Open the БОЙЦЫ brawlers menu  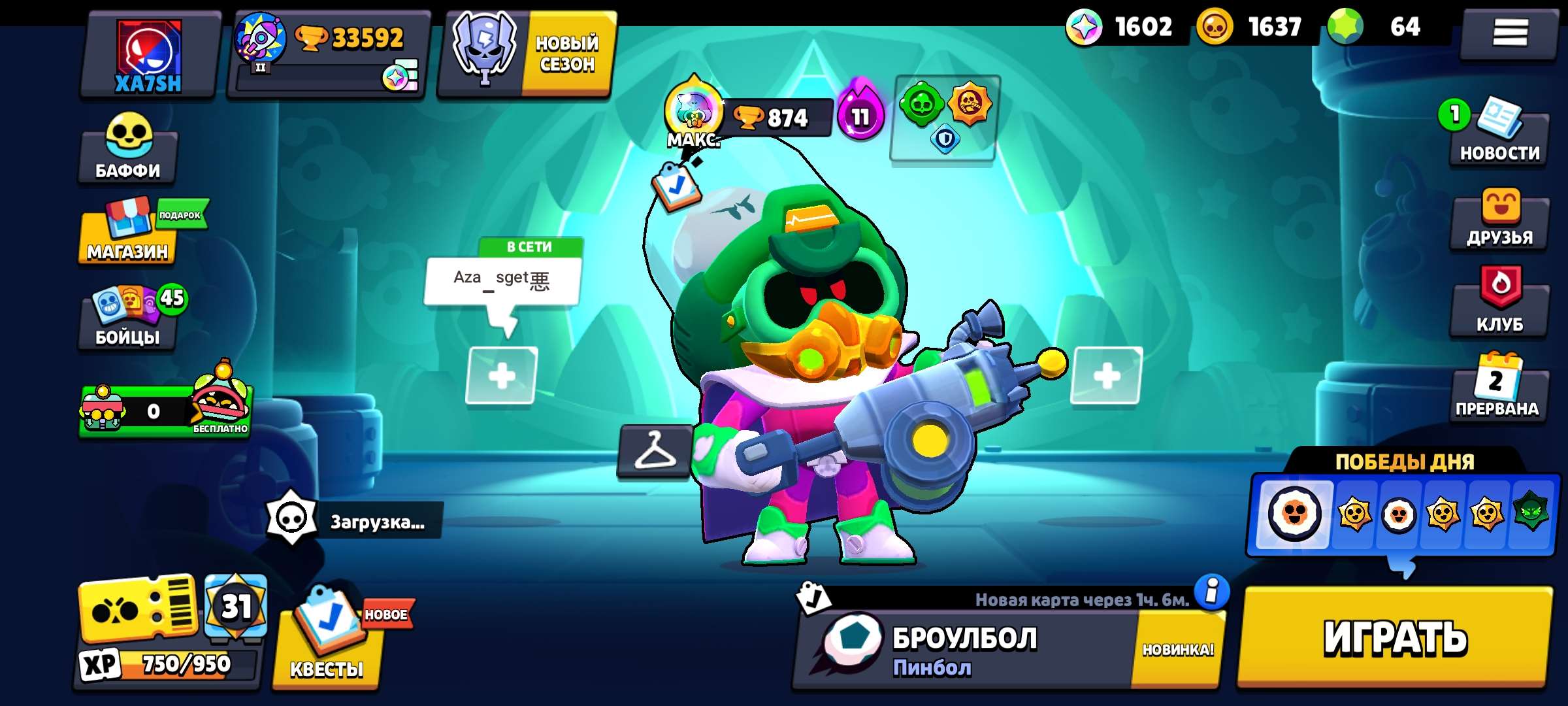click(127, 320)
